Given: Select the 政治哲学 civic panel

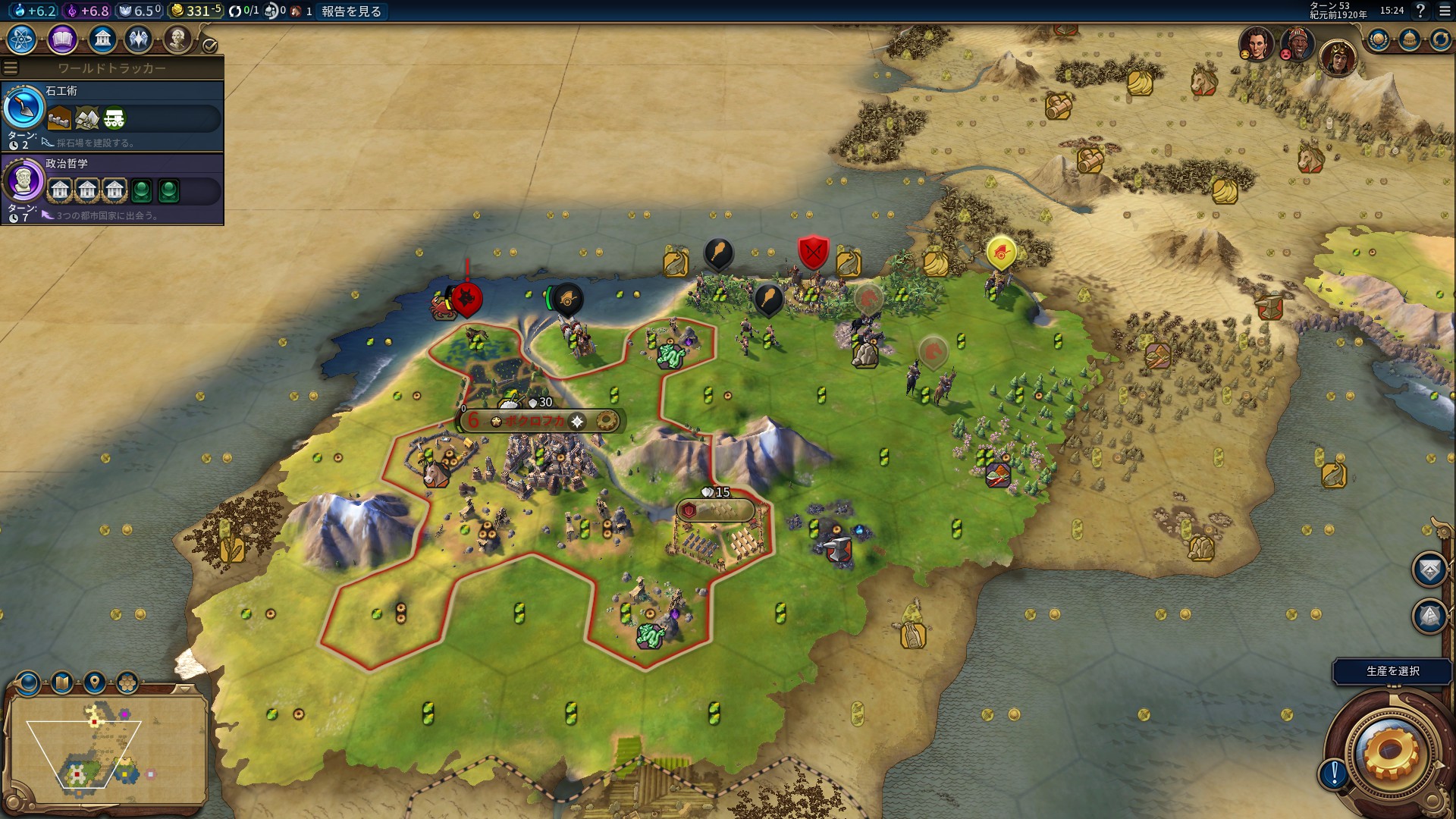Looking at the screenshot, I should (x=112, y=189).
